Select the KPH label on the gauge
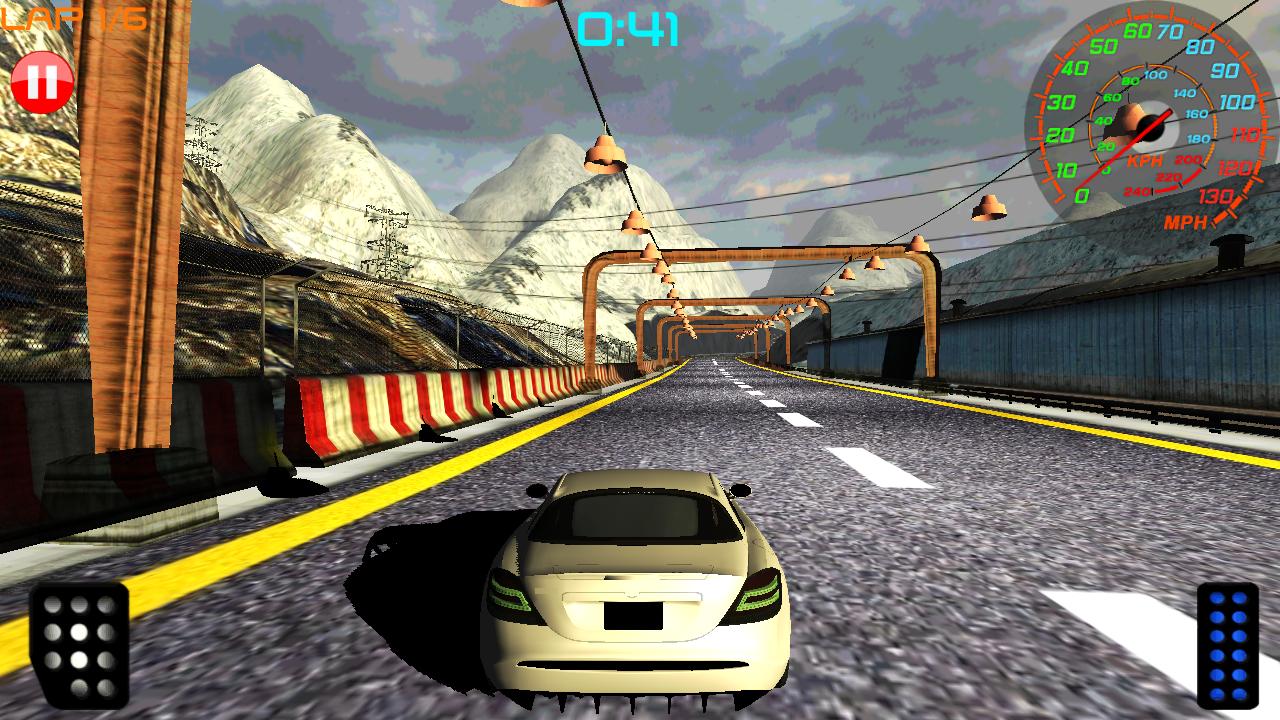The width and height of the screenshot is (1280, 720). point(1143,160)
